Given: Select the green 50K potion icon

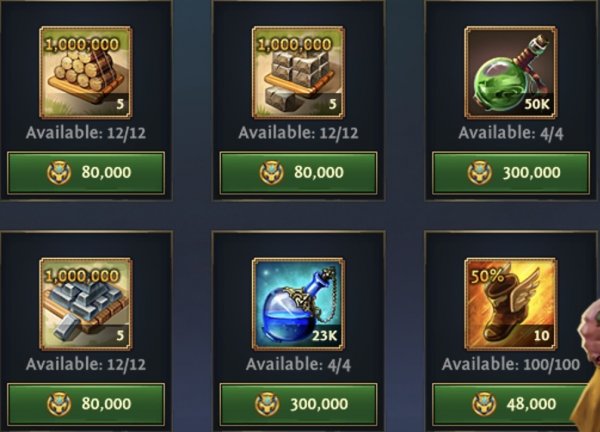Looking at the screenshot, I should coord(511,73).
